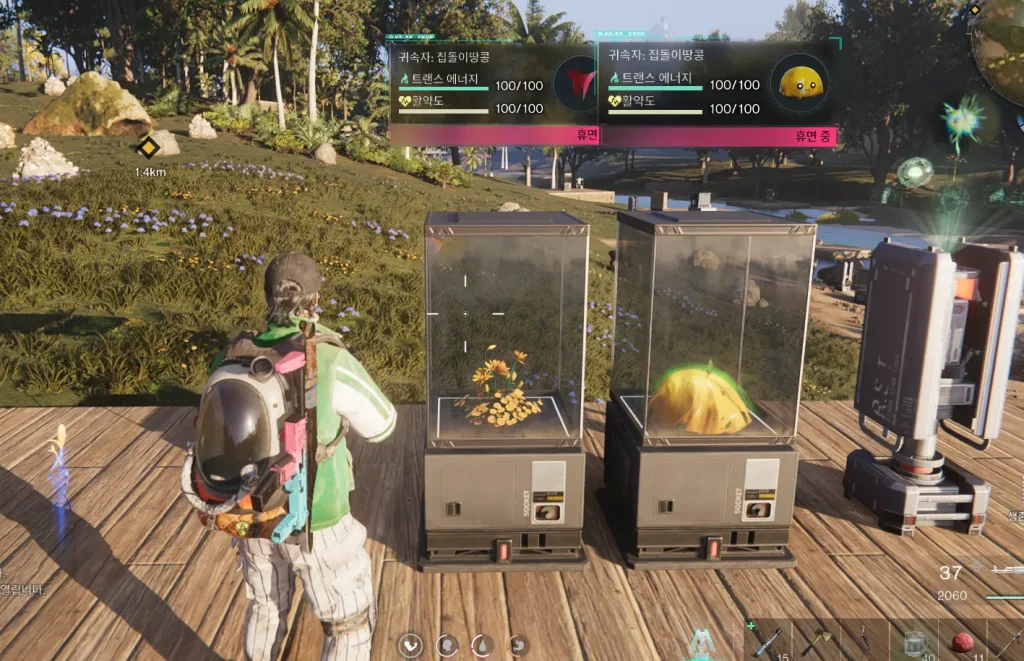This screenshot has height=661, width=1024.
Task: Equip the axe from the hotbar
Action: 817,640
